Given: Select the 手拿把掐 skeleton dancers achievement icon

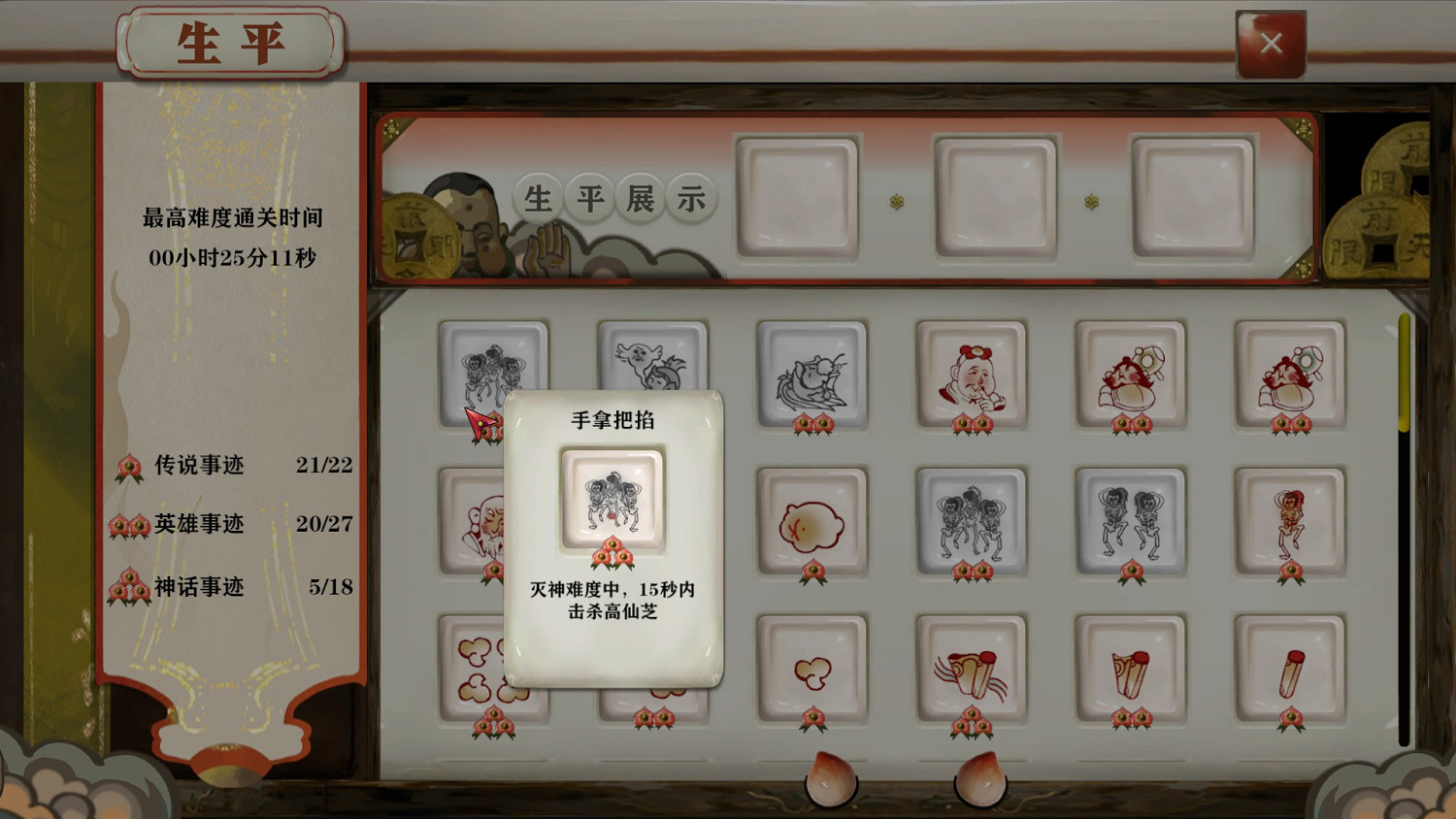Looking at the screenshot, I should tap(494, 374).
